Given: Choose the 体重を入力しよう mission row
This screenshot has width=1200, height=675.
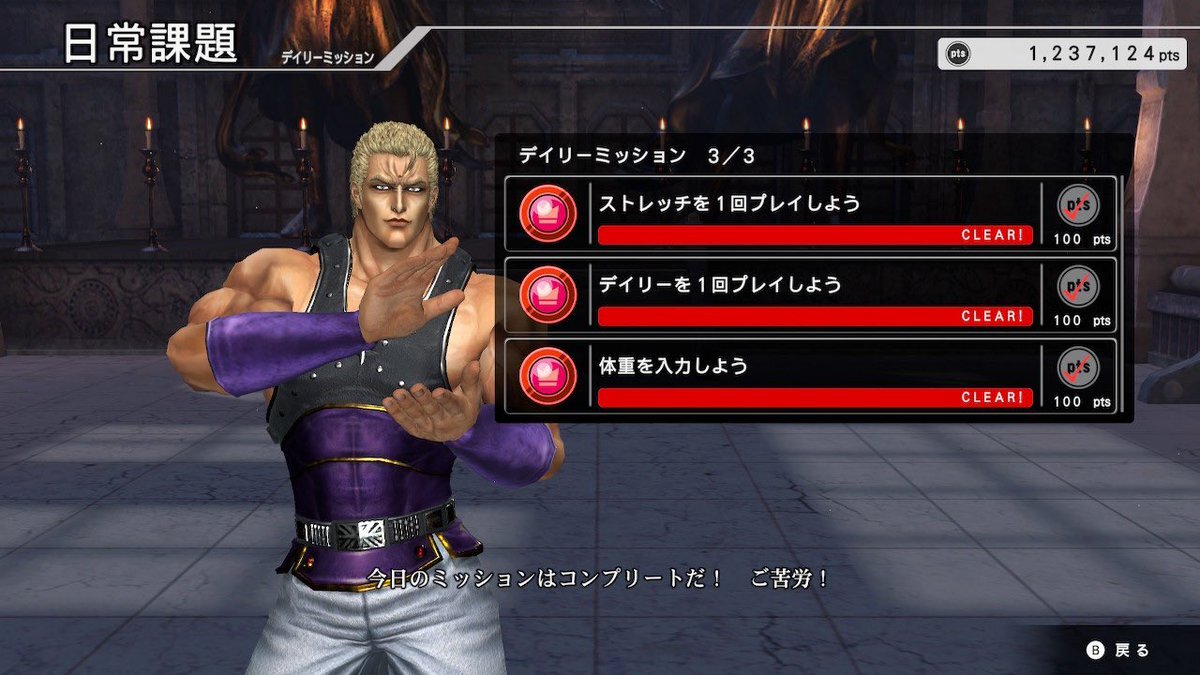Looking at the screenshot, I should tap(810, 377).
